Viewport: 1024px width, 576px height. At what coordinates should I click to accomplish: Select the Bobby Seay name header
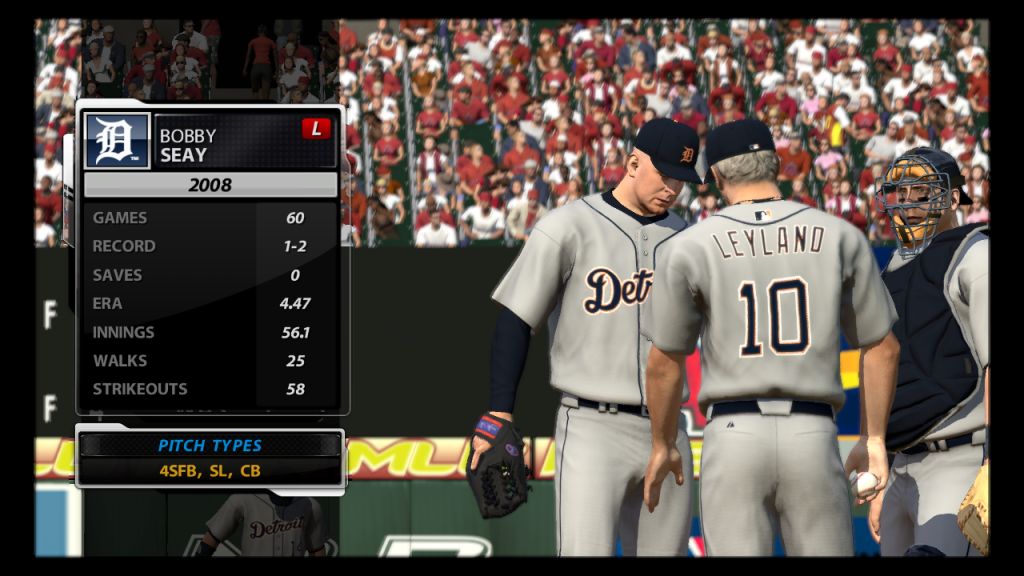(188, 145)
